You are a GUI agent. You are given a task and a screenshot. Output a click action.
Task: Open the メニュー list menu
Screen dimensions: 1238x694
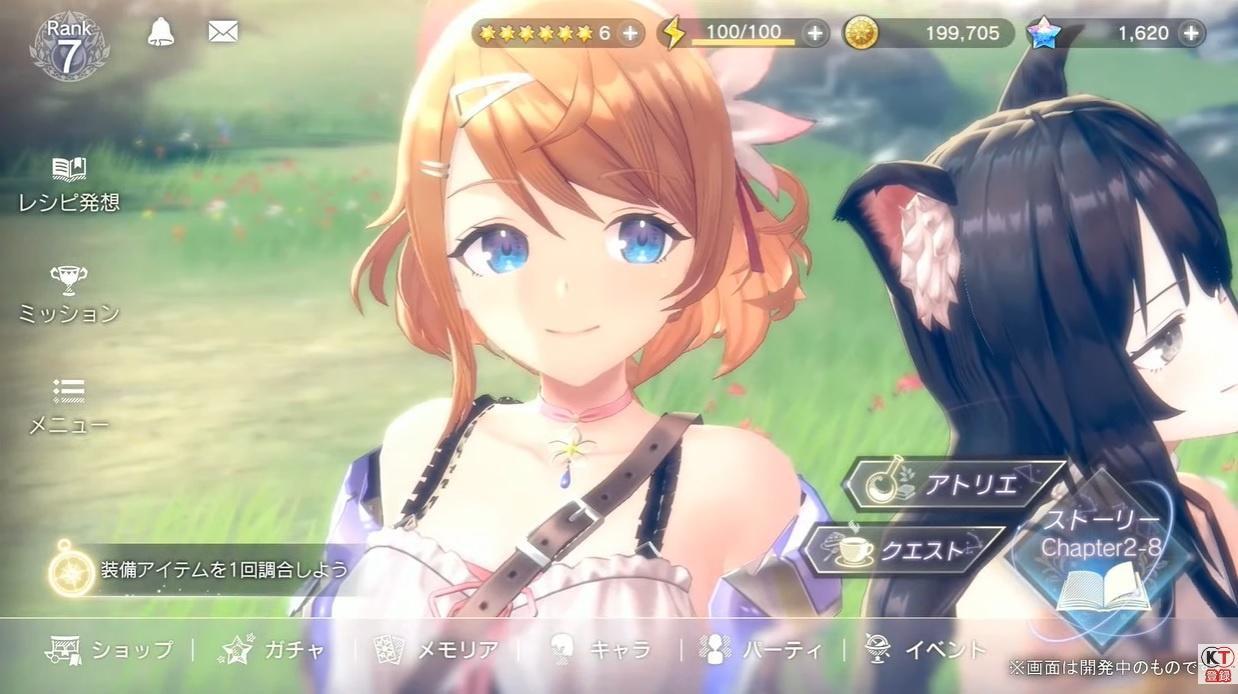[x=69, y=406]
